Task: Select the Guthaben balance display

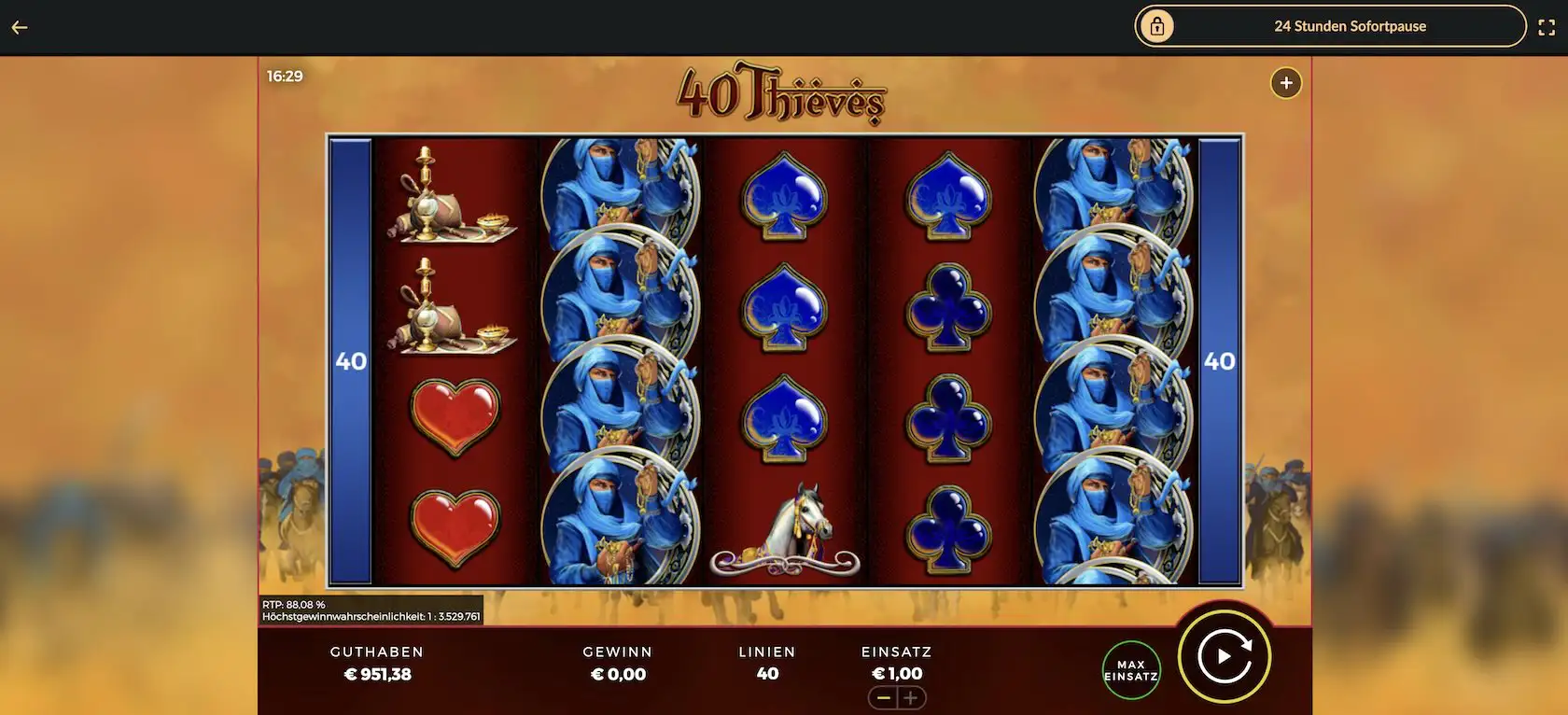Action: (x=378, y=663)
